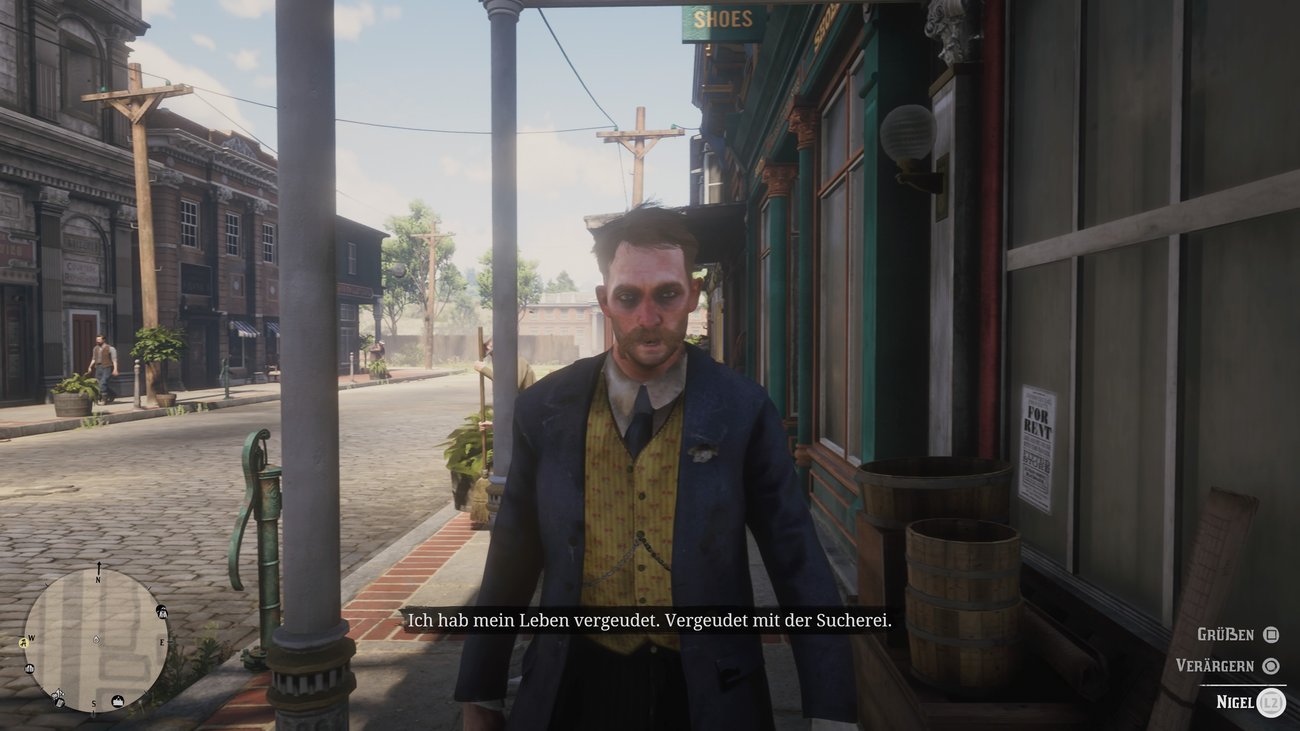Click the S compass letter on the minimap
This screenshot has width=1300, height=731.
(x=94, y=702)
